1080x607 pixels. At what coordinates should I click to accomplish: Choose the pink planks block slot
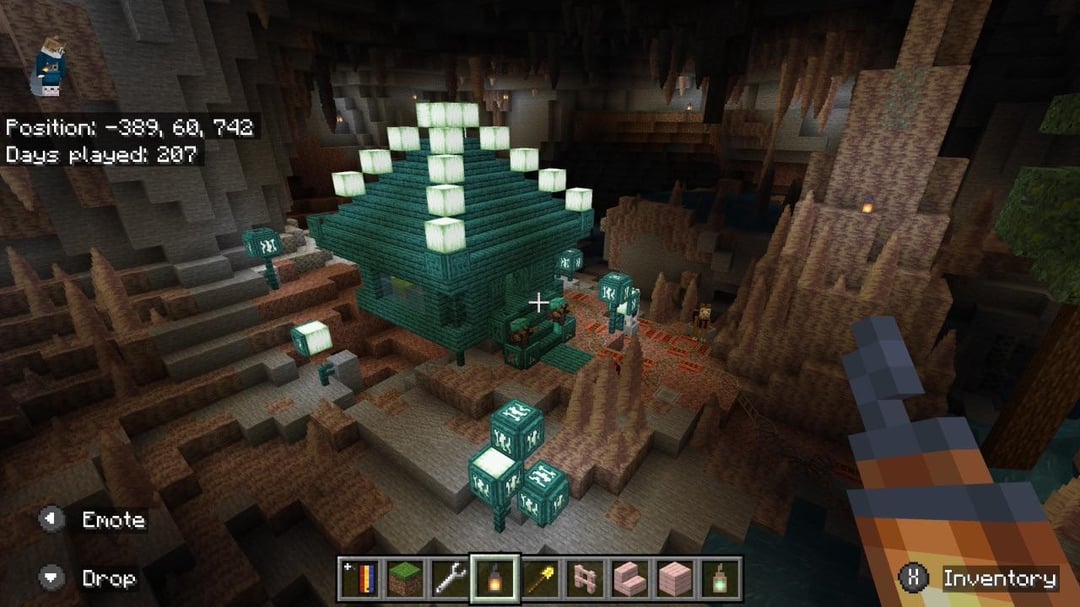[x=675, y=578]
